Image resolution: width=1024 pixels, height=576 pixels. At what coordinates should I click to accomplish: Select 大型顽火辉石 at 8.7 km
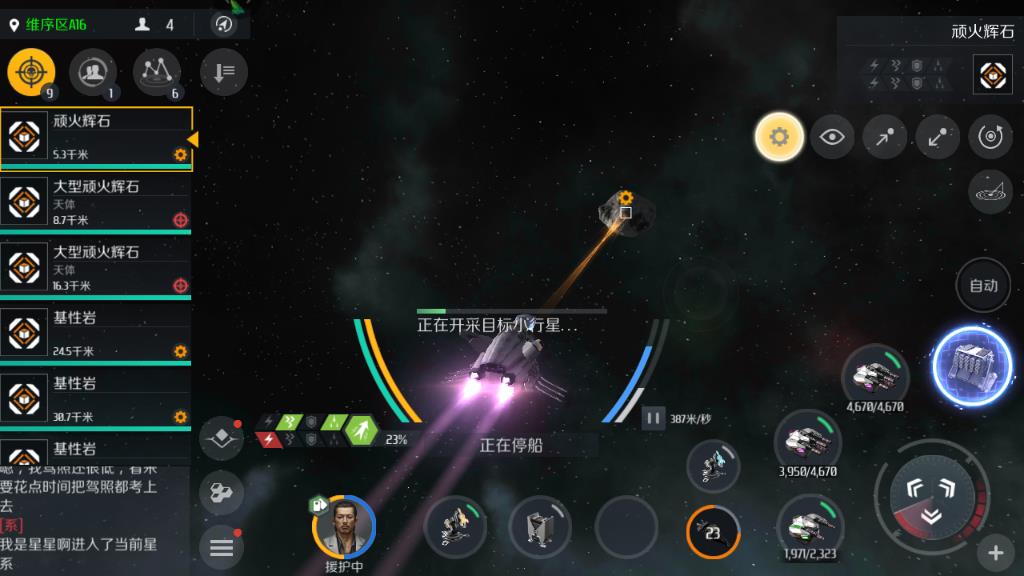tap(96, 202)
